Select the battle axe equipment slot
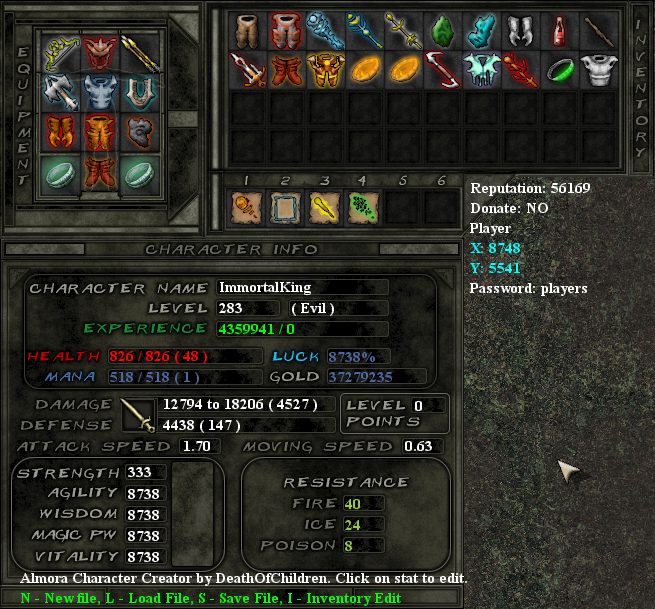The height and width of the screenshot is (609, 655). 58,90
